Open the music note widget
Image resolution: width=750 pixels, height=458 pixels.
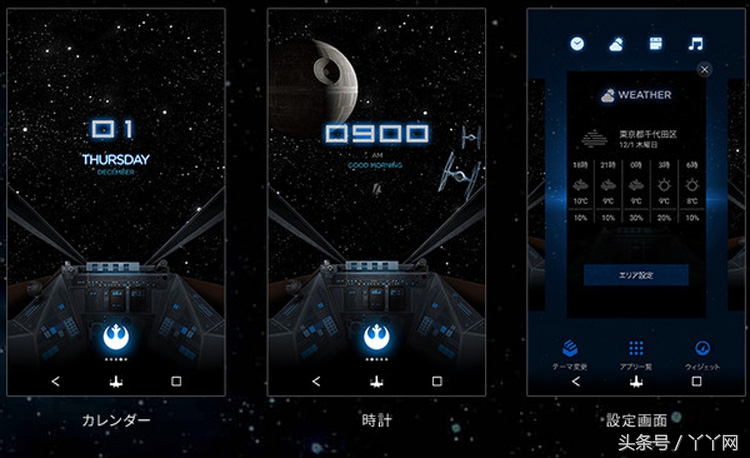pyautogui.click(x=695, y=44)
